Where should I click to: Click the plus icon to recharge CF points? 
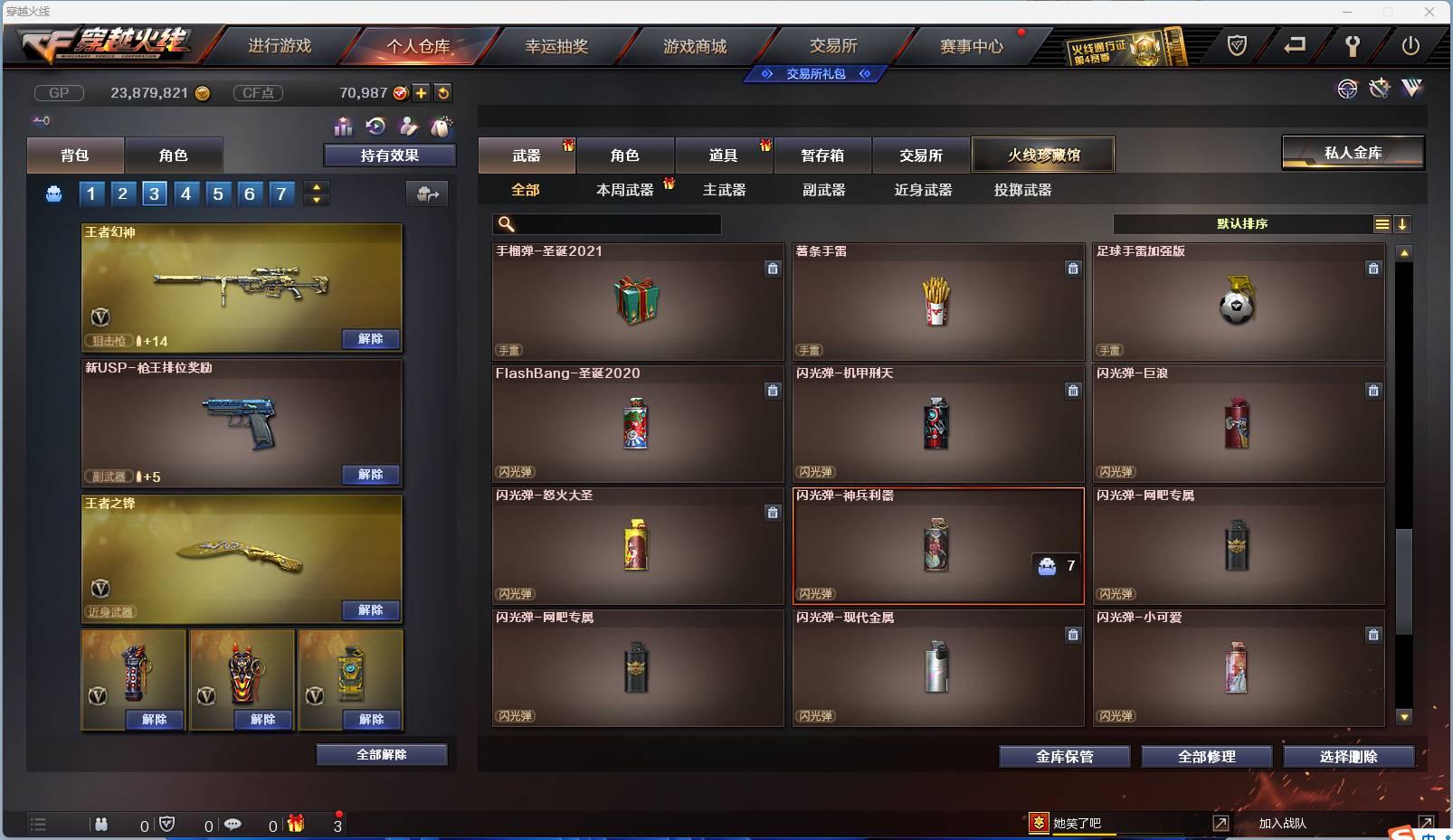pos(421,92)
